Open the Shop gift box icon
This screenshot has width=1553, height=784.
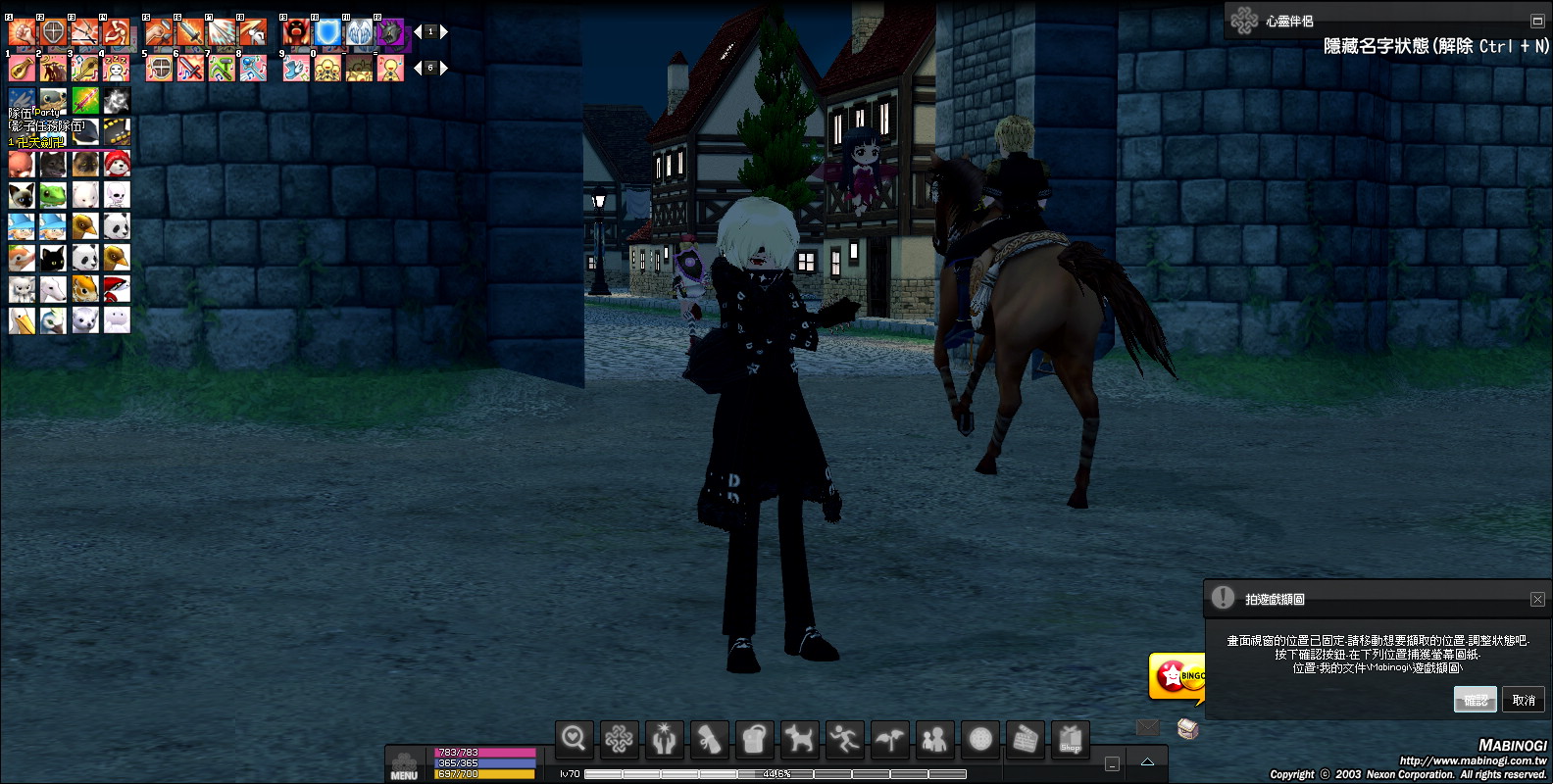pos(1071,739)
